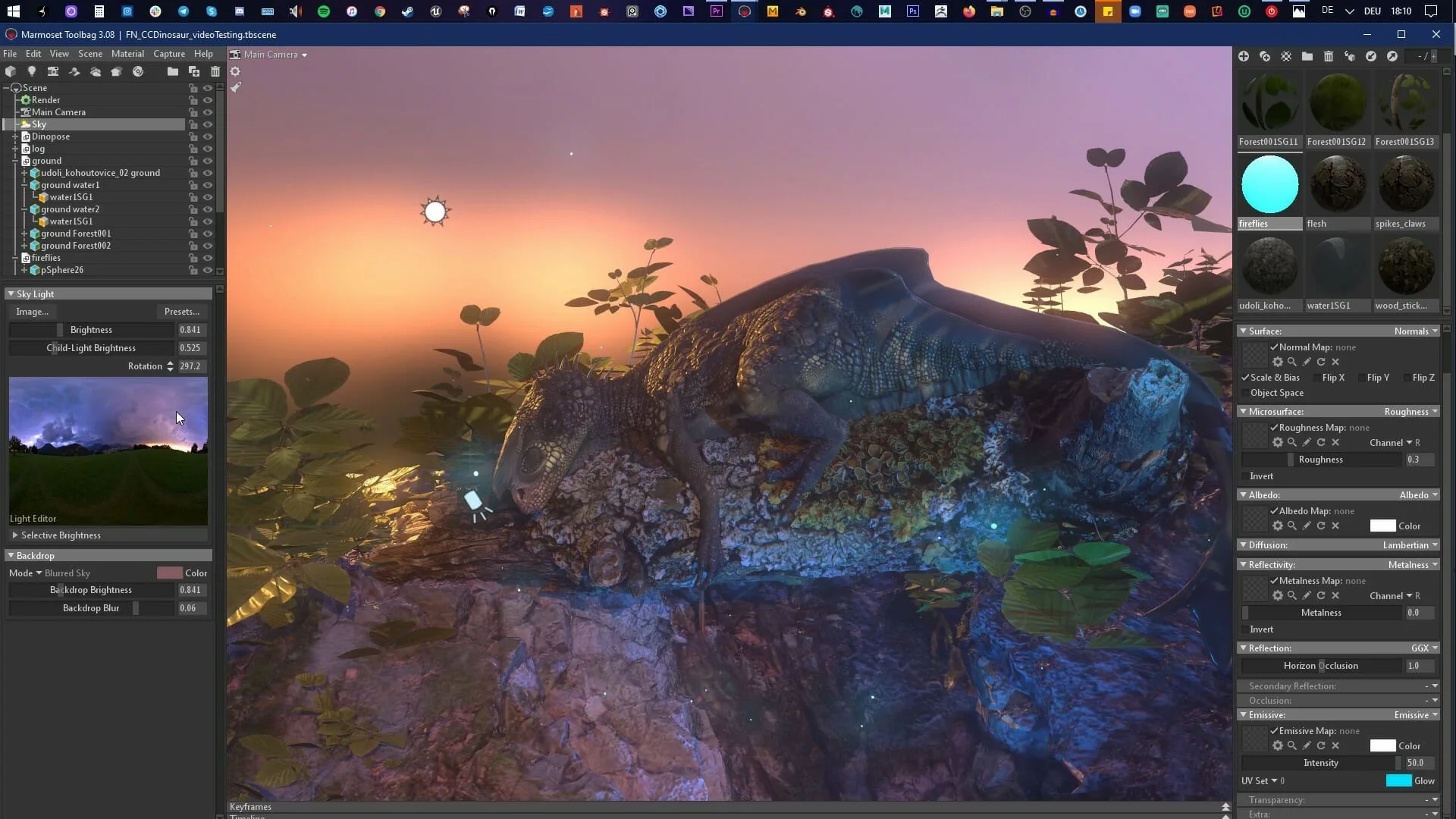
Task: Open Sky Light Presets
Action: pyautogui.click(x=182, y=312)
